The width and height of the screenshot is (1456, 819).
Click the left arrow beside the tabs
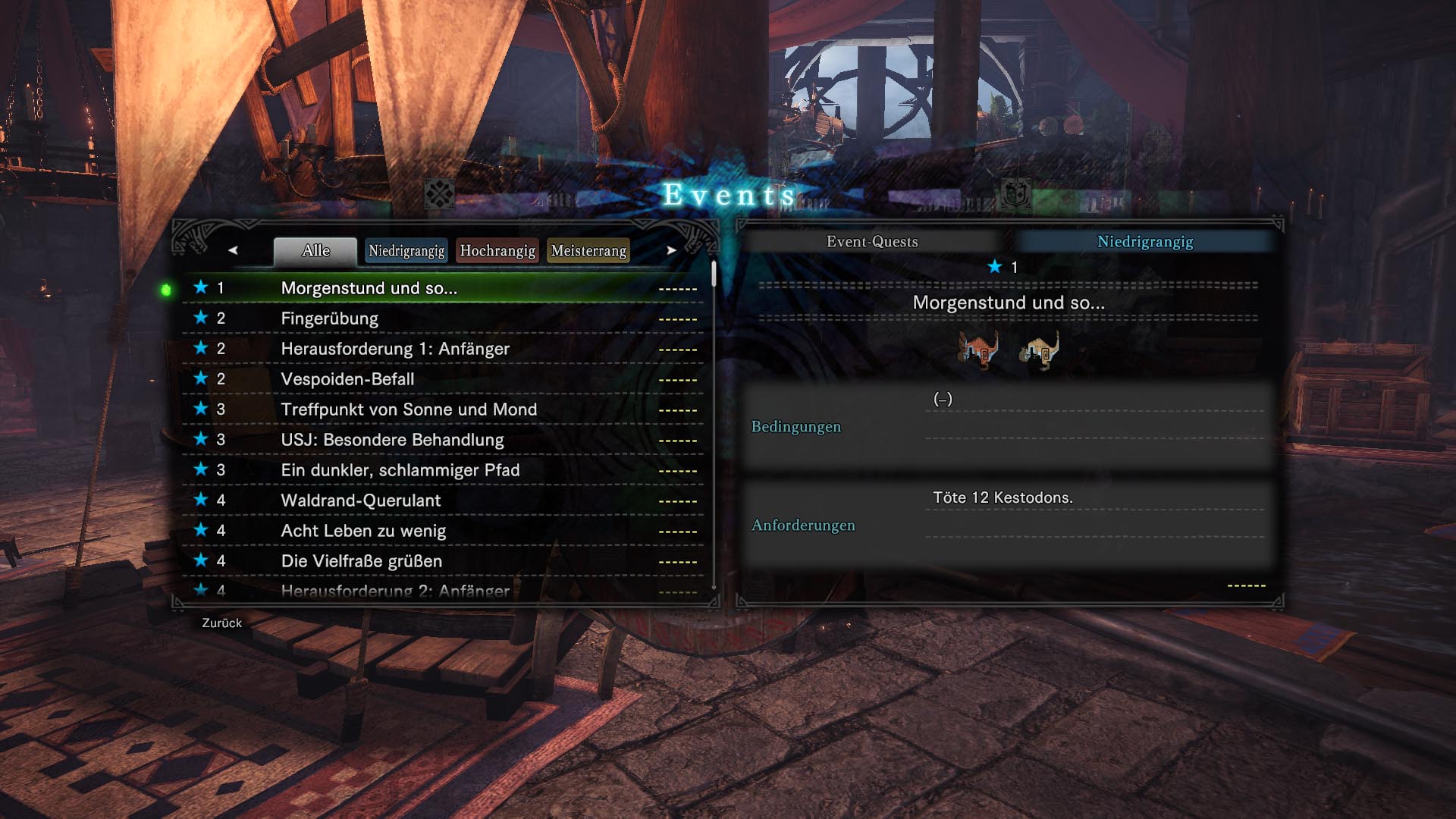click(233, 250)
